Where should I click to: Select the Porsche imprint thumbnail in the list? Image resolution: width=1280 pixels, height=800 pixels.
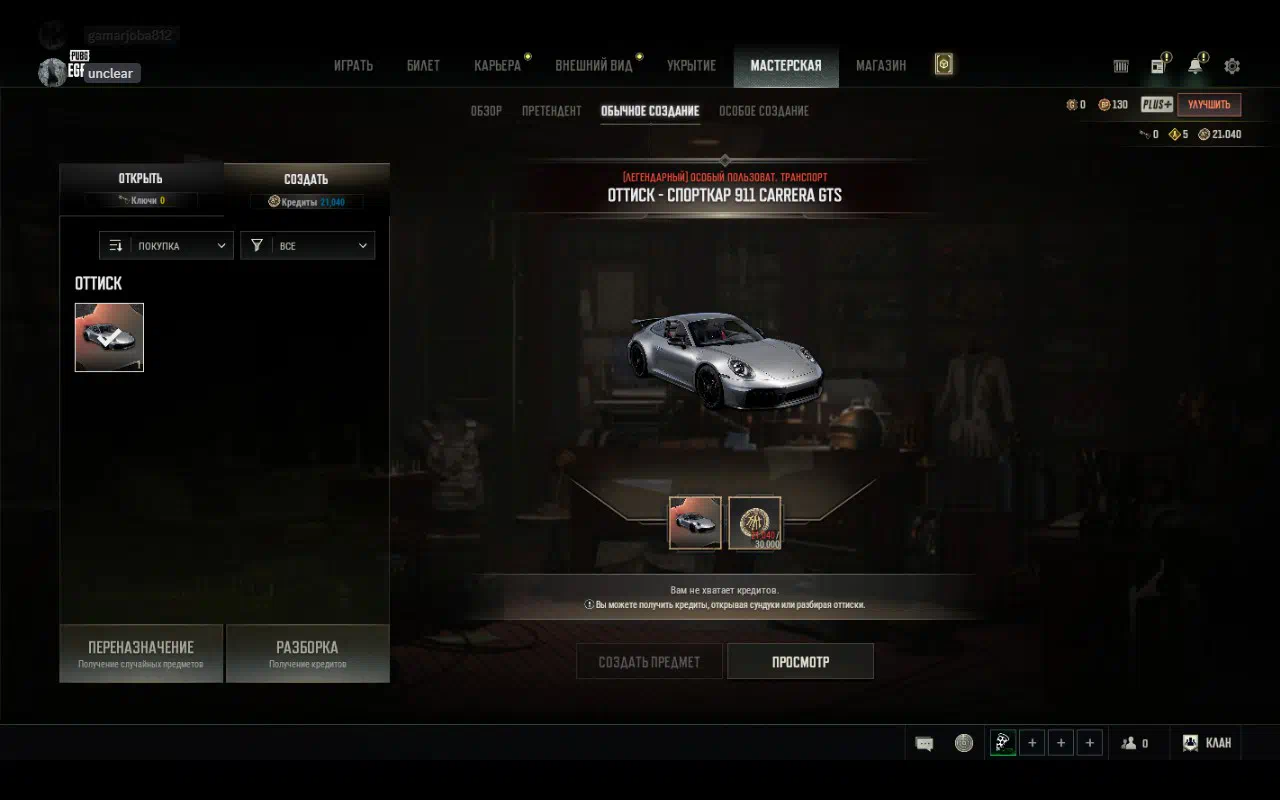pyautogui.click(x=109, y=338)
